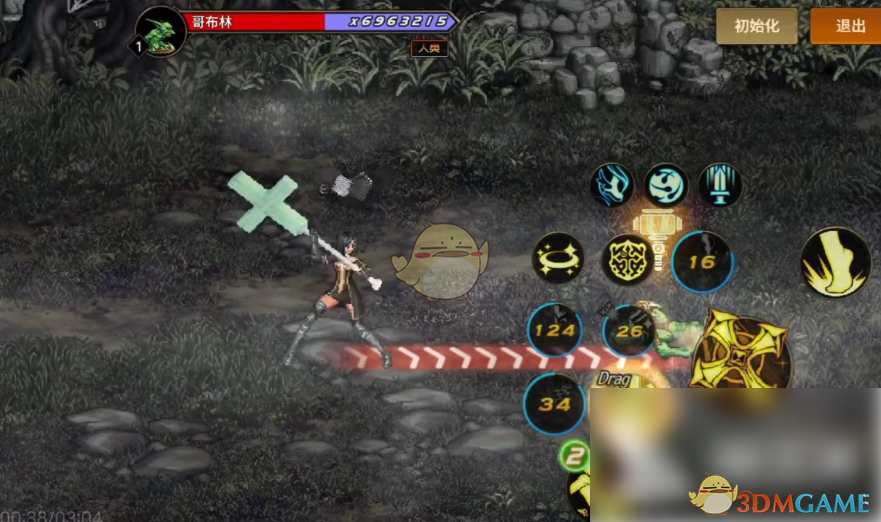This screenshot has height=522, width=881.
Task: Use the blue sword buff skill
Action: click(x=720, y=186)
